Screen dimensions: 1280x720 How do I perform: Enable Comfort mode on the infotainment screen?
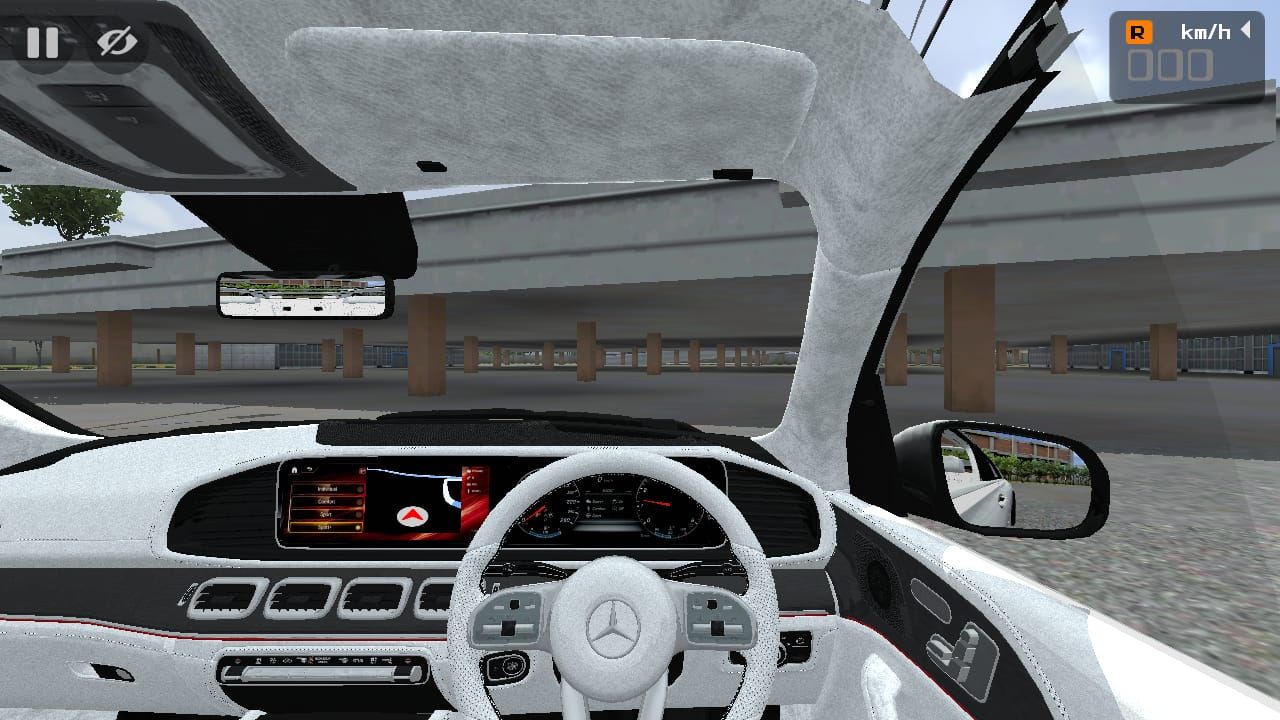pos(326,502)
